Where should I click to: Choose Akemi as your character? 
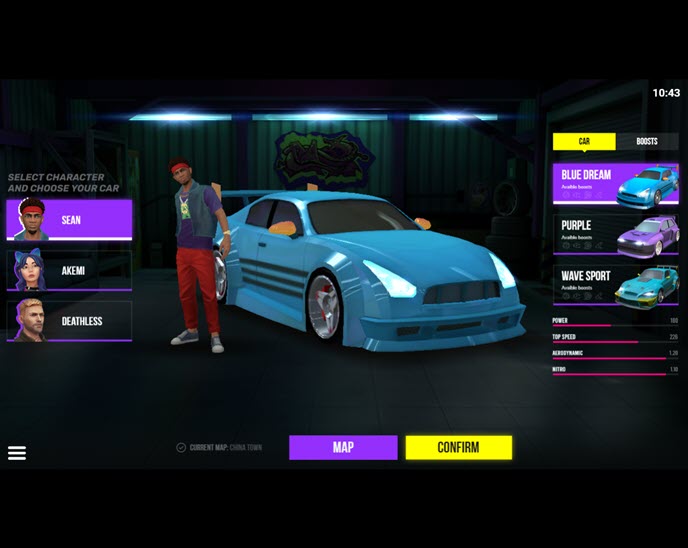(69, 270)
